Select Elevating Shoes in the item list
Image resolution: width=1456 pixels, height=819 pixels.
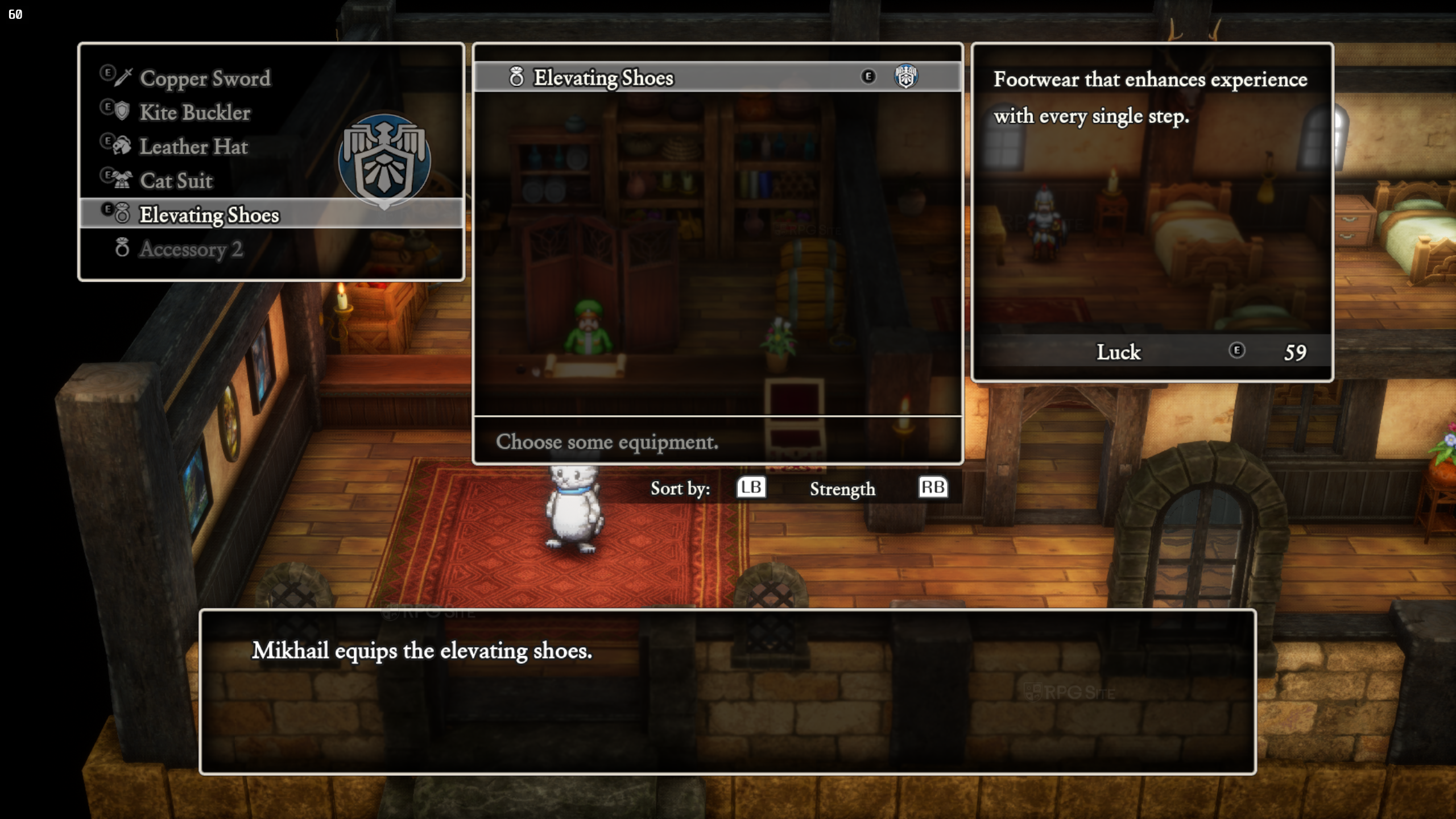(603, 77)
